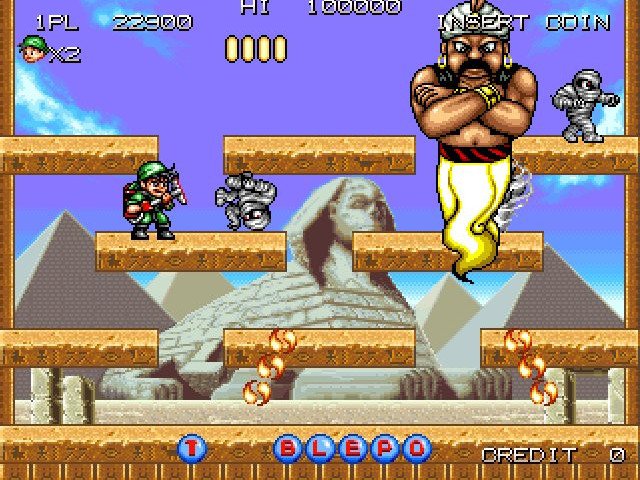Click the letter B bubble
Image resolution: width=640 pixels, height=480 pixels.
[x=289, y=449]
